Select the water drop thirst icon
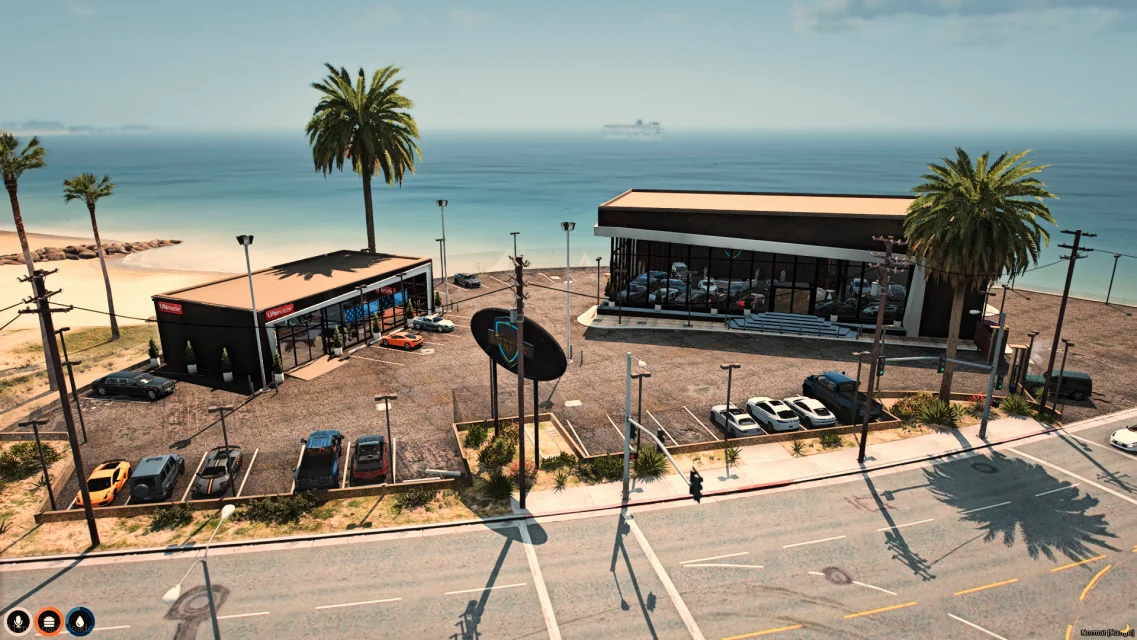 [80, 621]
